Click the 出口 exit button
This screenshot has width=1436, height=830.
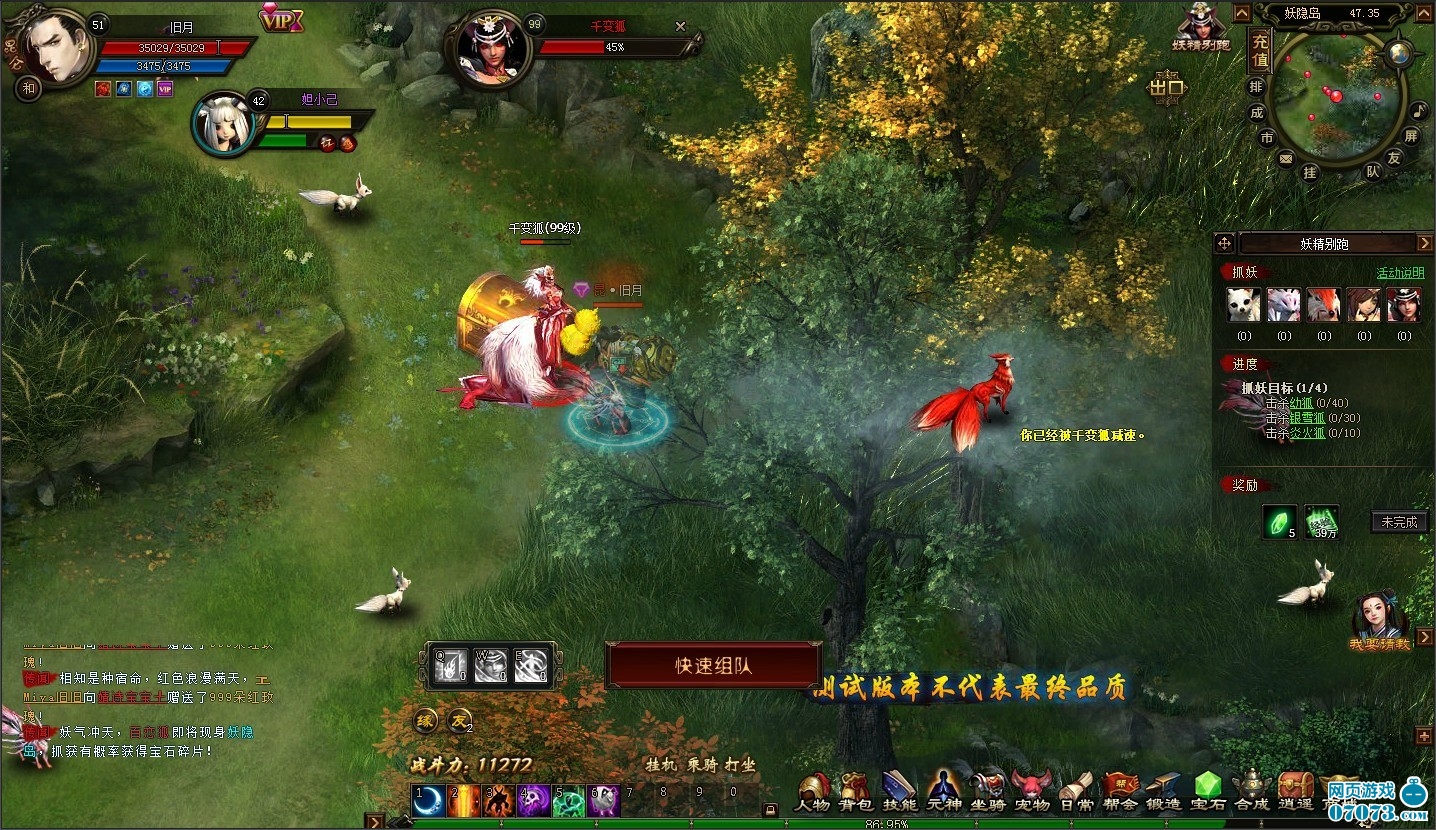click(1166, 88)
